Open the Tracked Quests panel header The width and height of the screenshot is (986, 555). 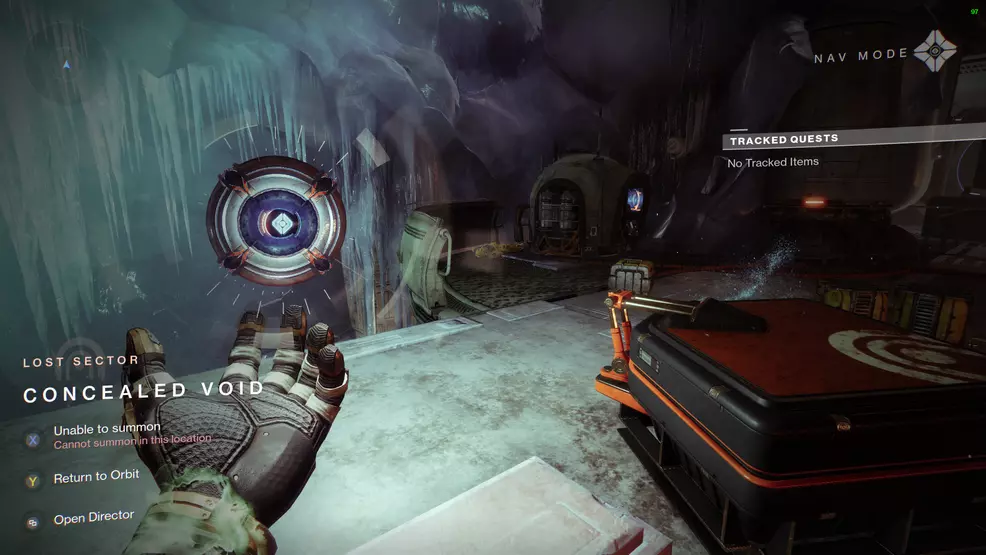point(783,139)
